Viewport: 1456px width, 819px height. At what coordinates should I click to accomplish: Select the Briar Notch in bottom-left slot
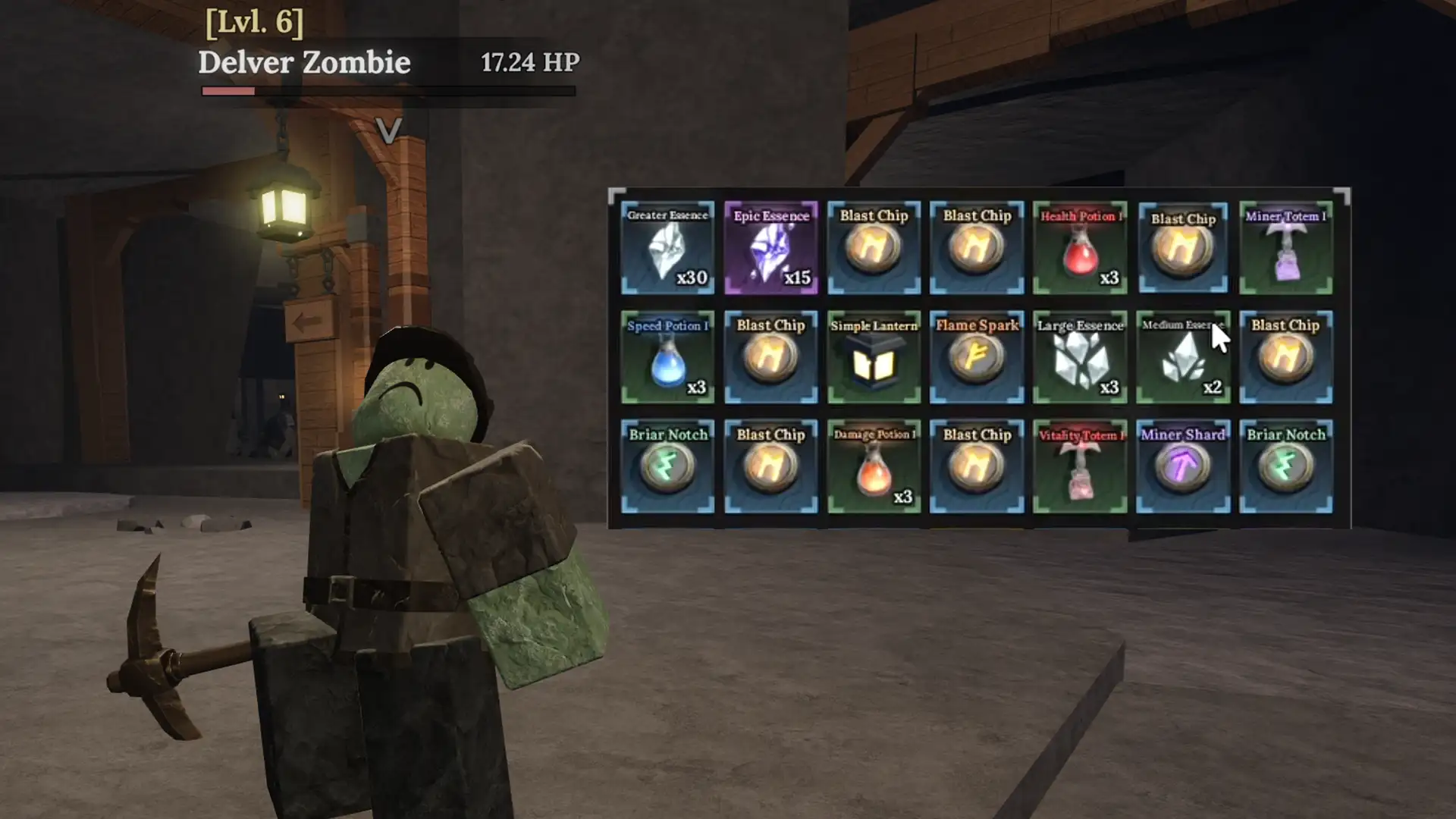pos(667,464)
